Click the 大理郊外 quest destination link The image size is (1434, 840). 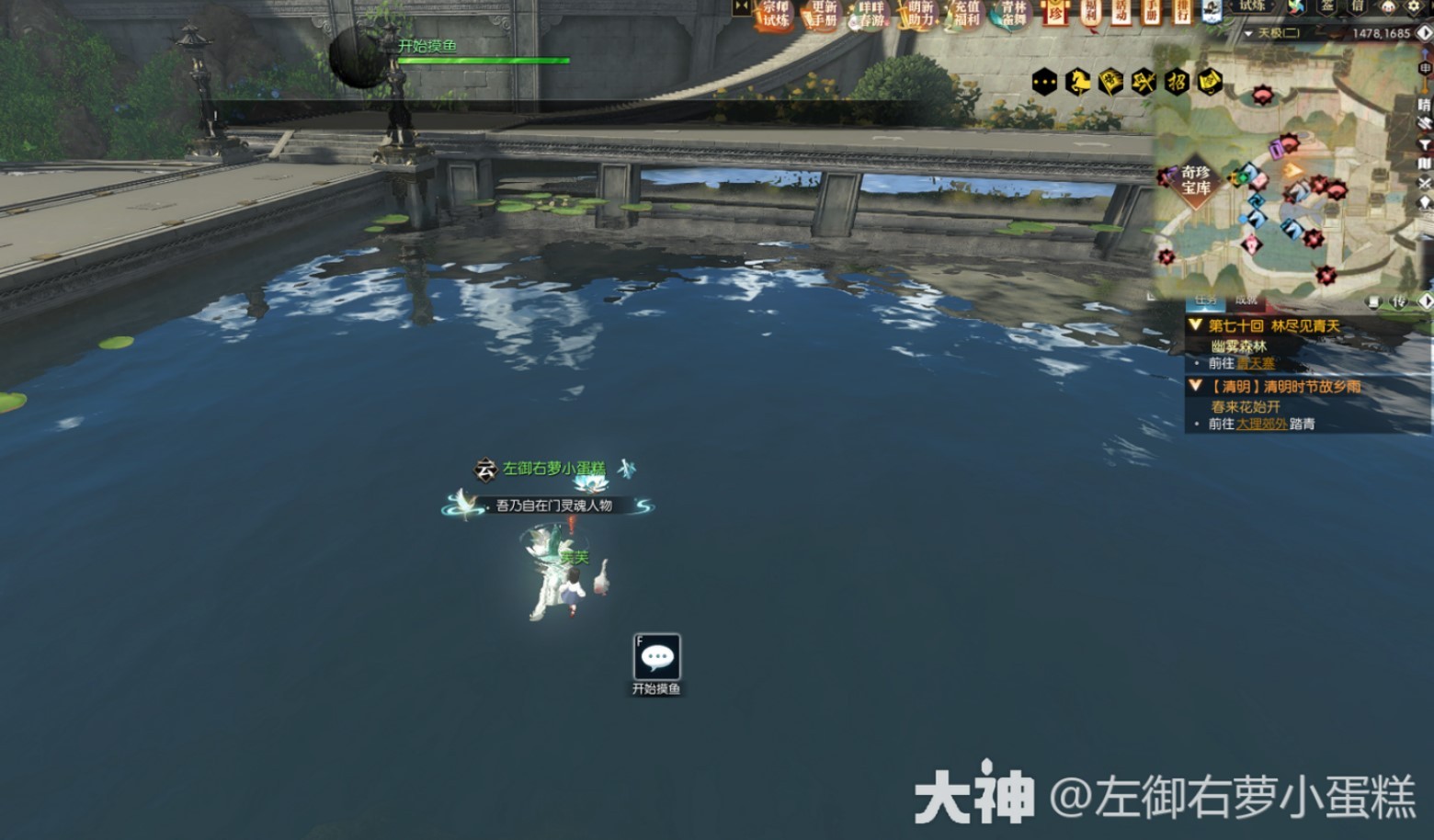(1262, 423)
